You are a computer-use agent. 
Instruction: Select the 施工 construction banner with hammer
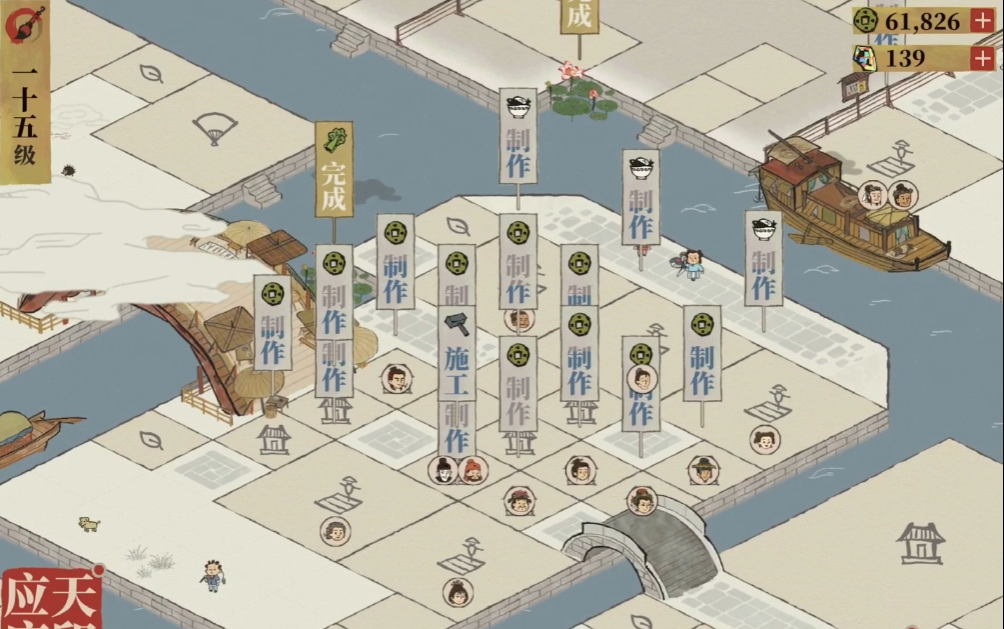click(457, 343)
